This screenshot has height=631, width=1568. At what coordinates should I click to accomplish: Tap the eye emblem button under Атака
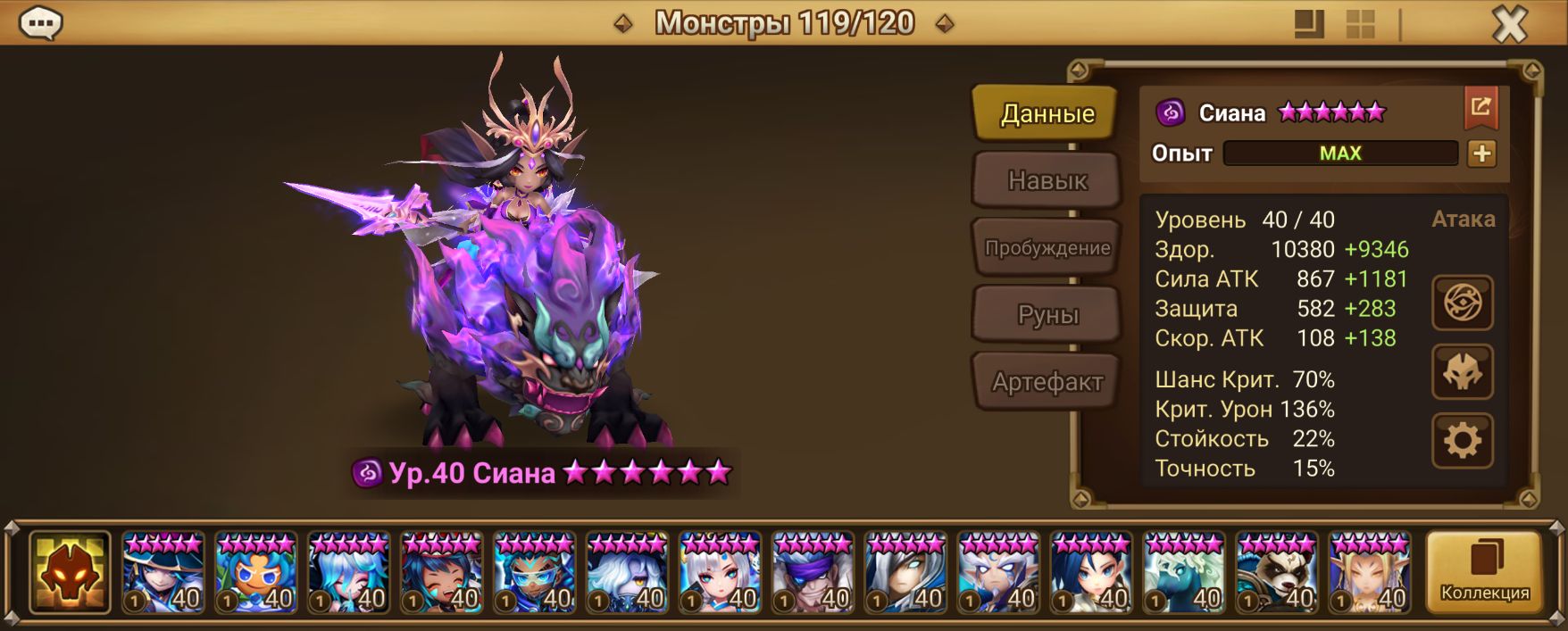1462,303
